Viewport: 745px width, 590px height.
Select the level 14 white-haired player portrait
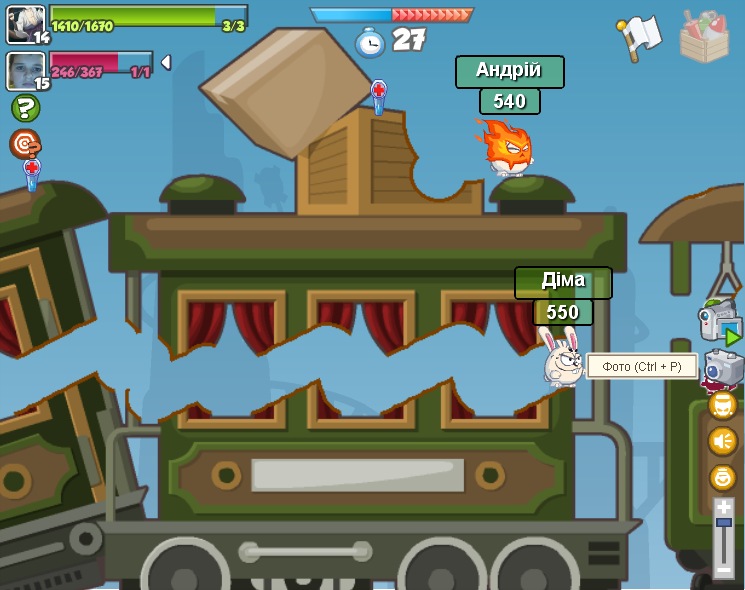(x=25, y=24)
